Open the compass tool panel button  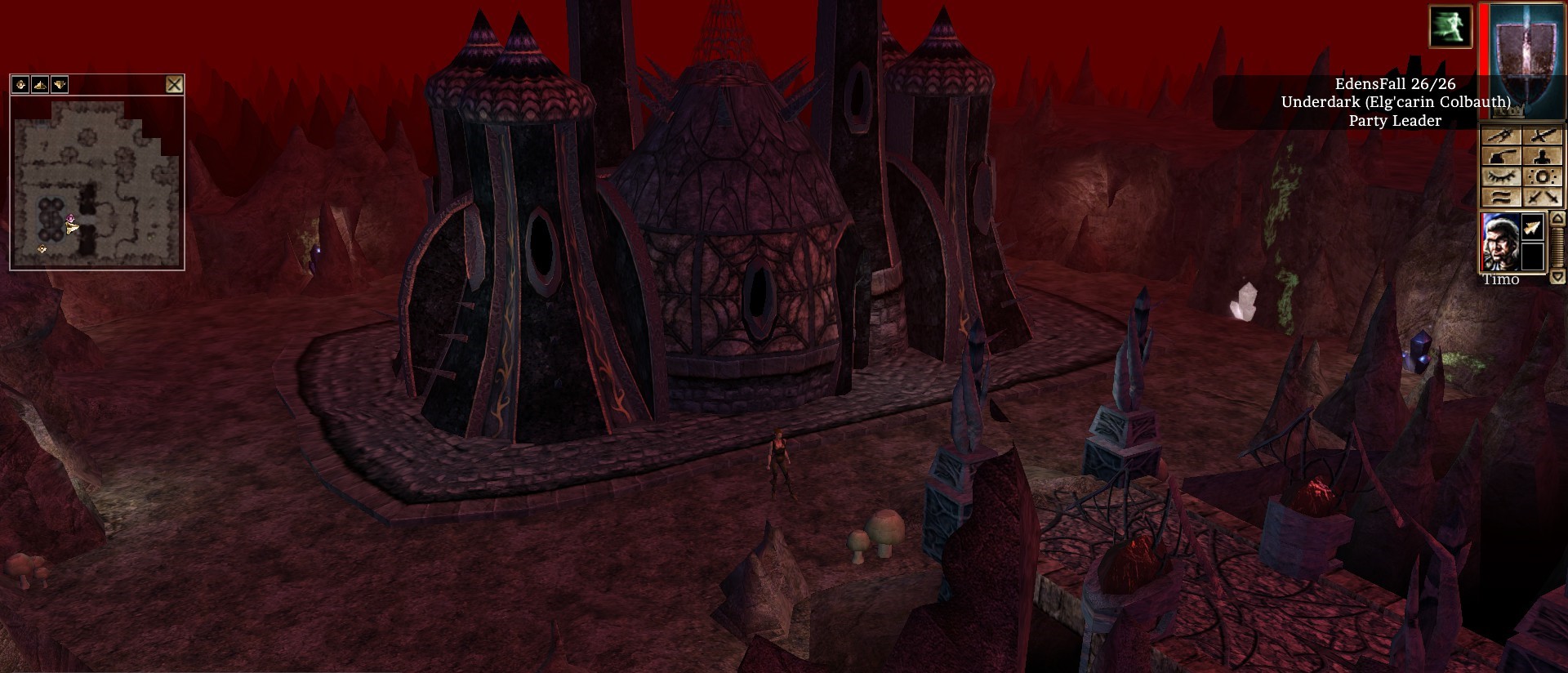[x=1501, y=137]
